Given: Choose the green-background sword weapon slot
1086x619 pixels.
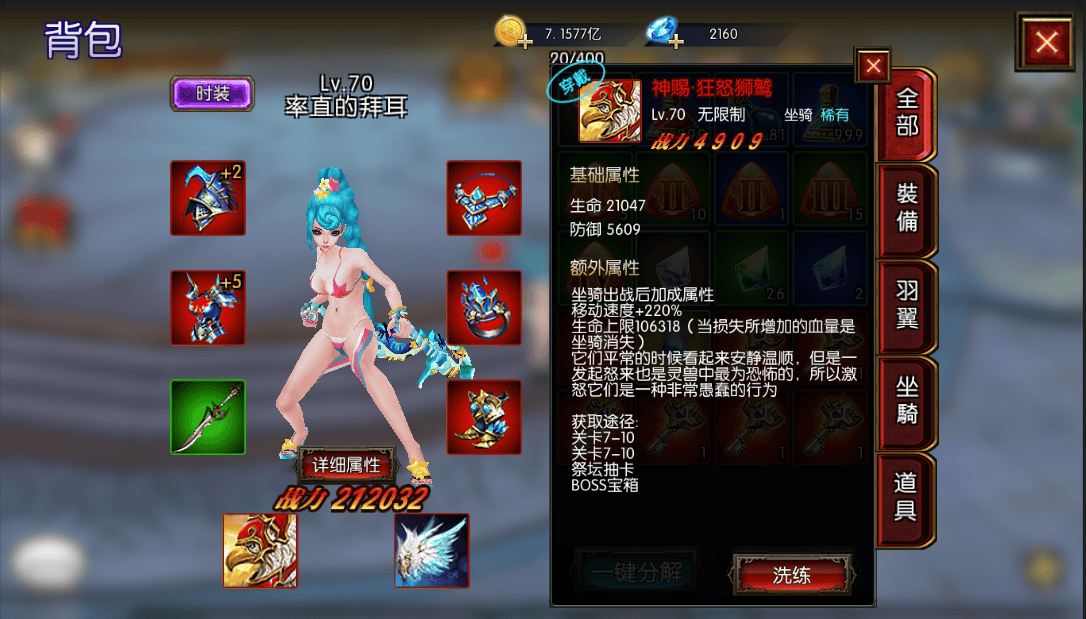Looking at the screenshot, I should pyautogui.click(x=207, y=417).
